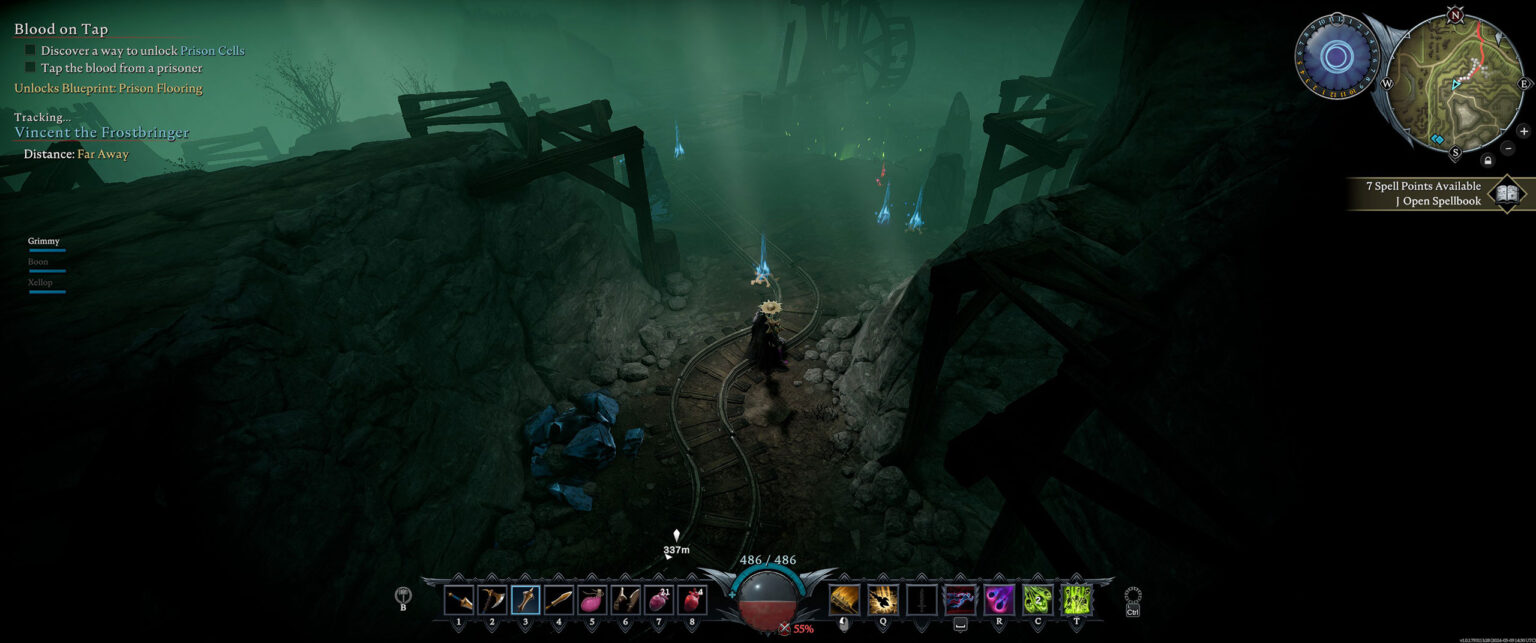
Task: Unleash the green ultimate ability on T
Action: point(1076,599)
